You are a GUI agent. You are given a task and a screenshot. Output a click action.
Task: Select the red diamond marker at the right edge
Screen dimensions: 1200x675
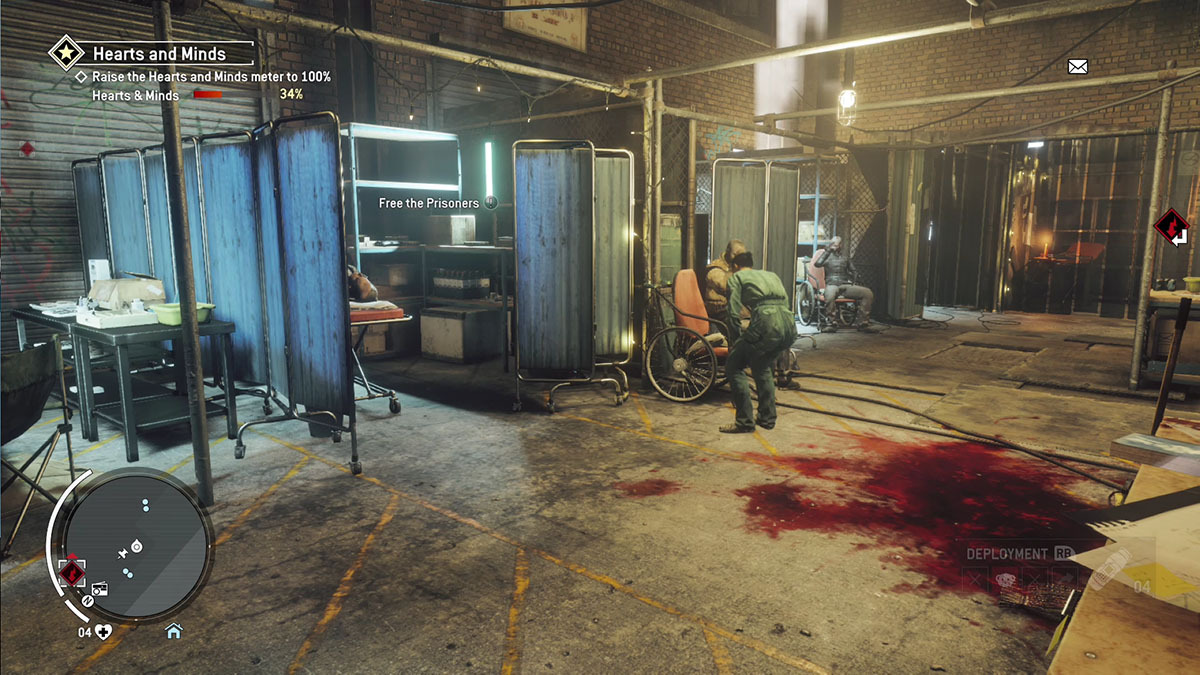[1170, 226]
